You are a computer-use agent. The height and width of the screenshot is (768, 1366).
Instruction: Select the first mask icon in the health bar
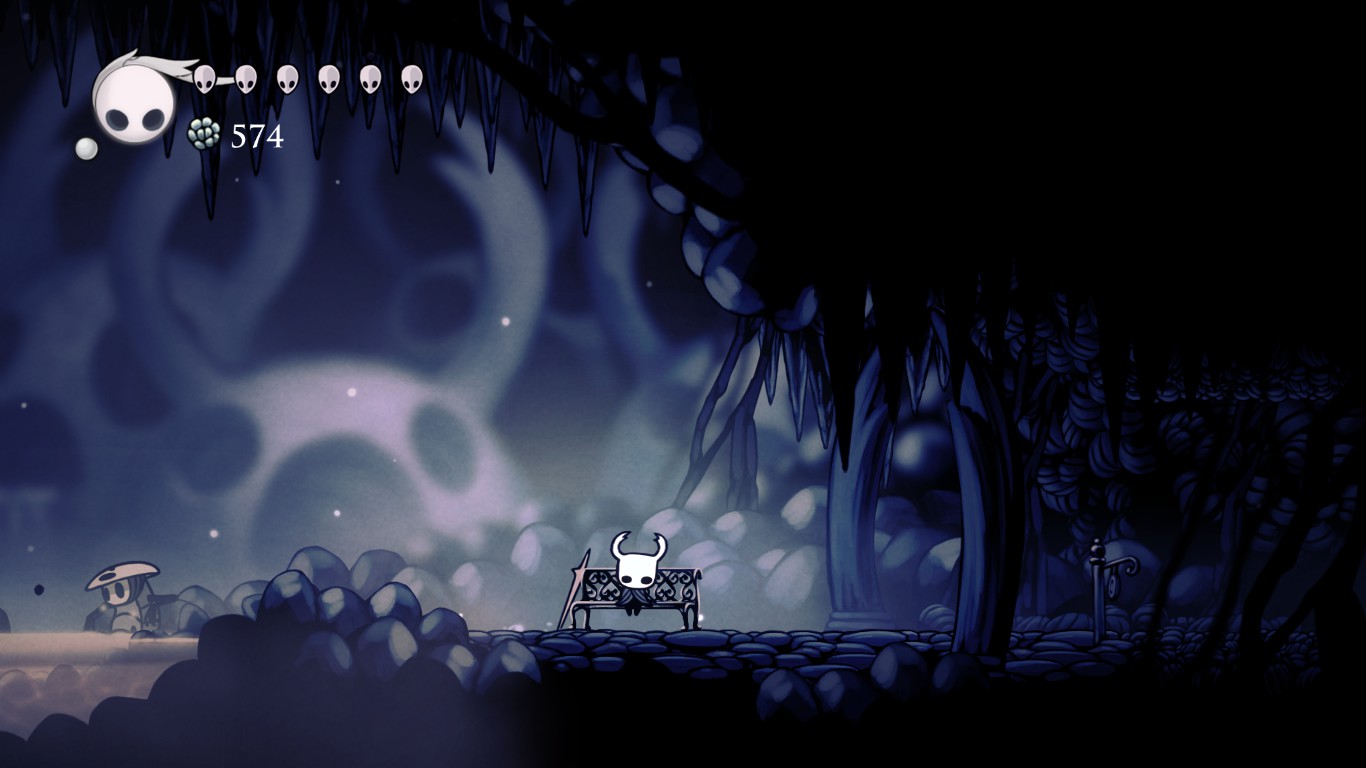[x=205, y=78]
